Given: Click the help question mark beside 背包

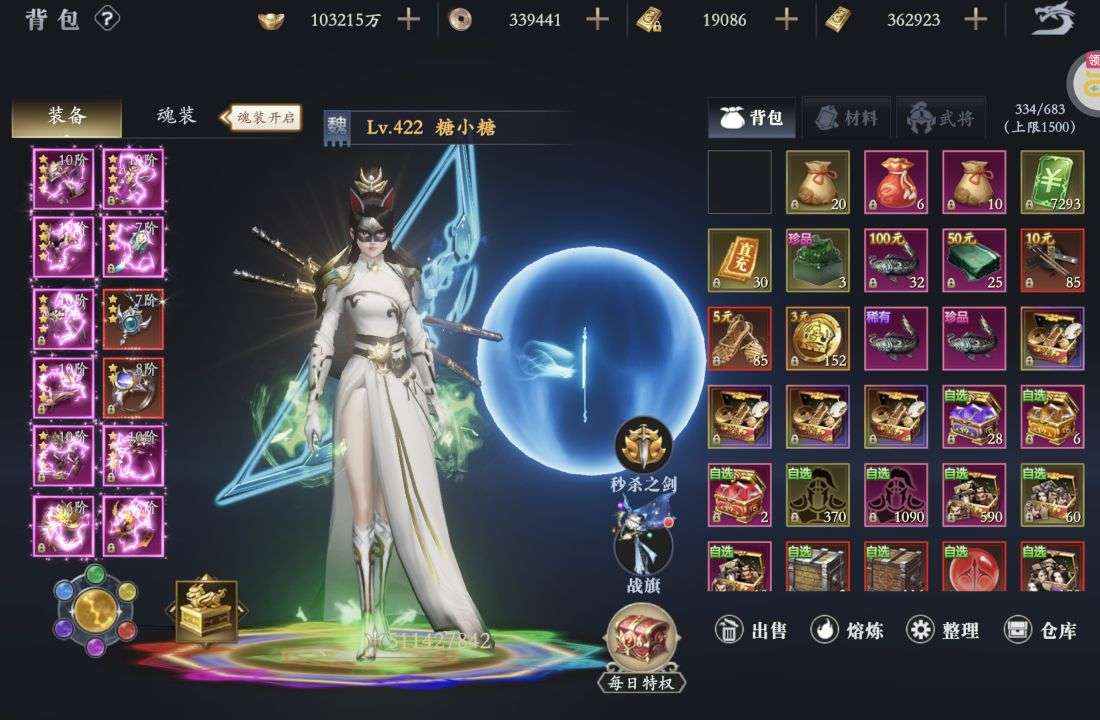Looking at the screenshot, I should [x=107, y=19].
